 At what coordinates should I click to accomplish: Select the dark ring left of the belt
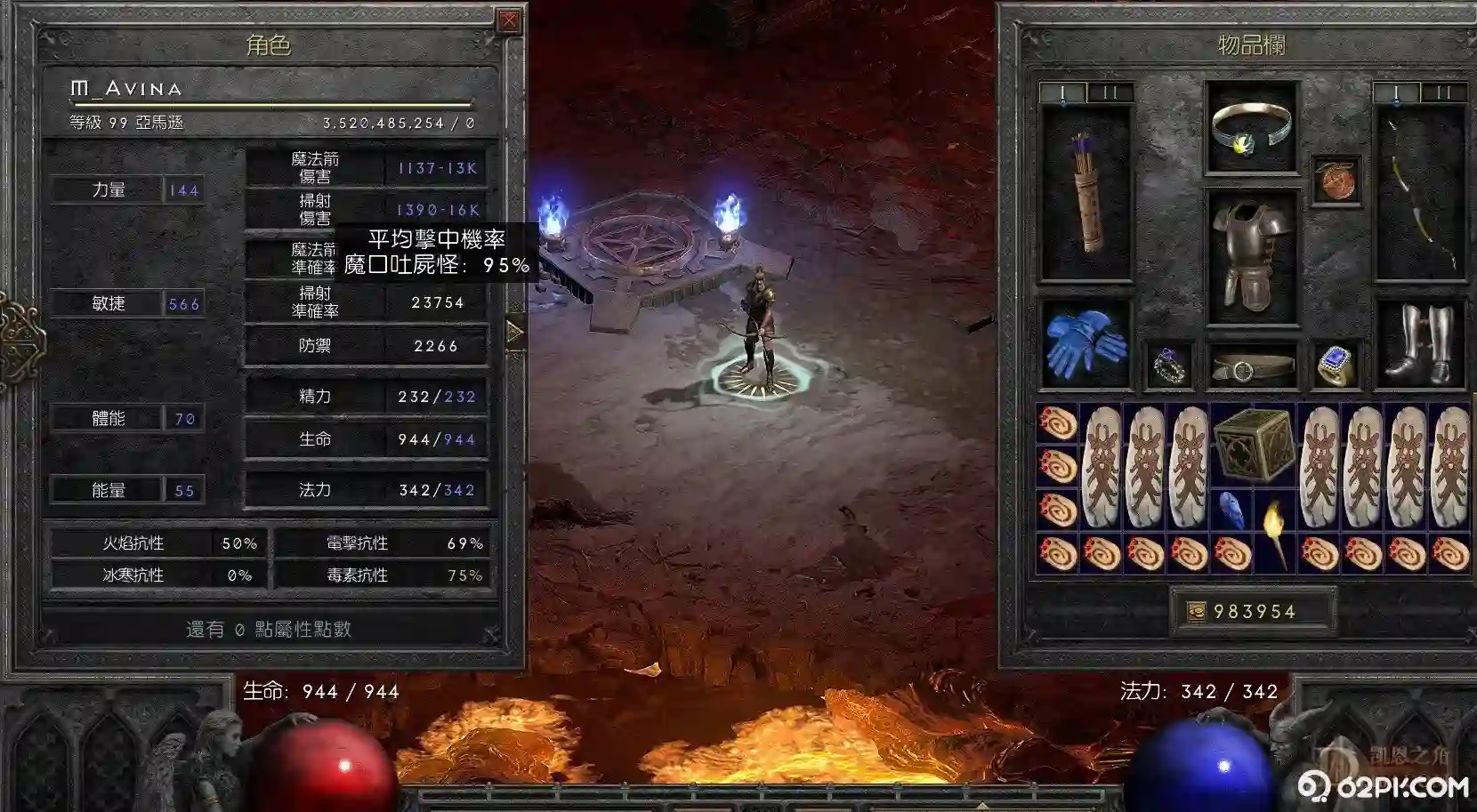coord(1168,366)
